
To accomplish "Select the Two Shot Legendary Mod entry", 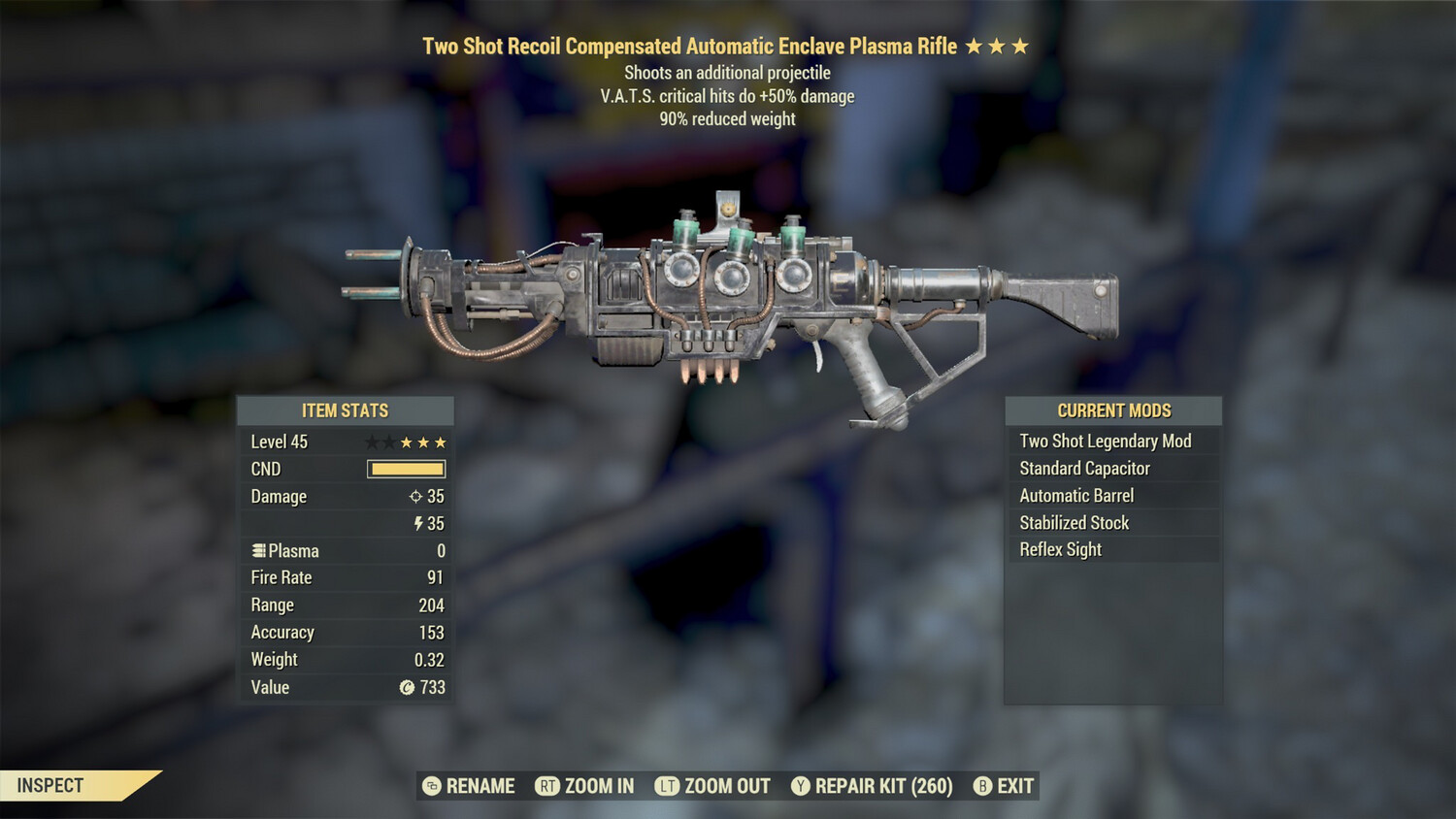I will 1105,441.
